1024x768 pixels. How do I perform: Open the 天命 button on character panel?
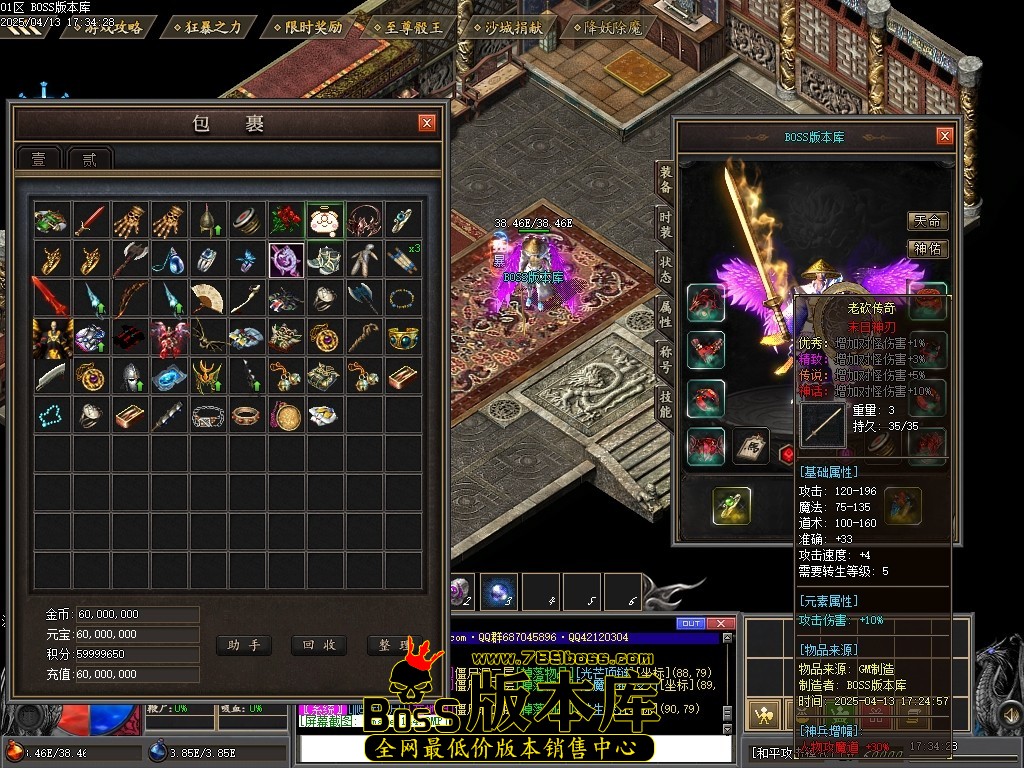(x=927, y=221)
